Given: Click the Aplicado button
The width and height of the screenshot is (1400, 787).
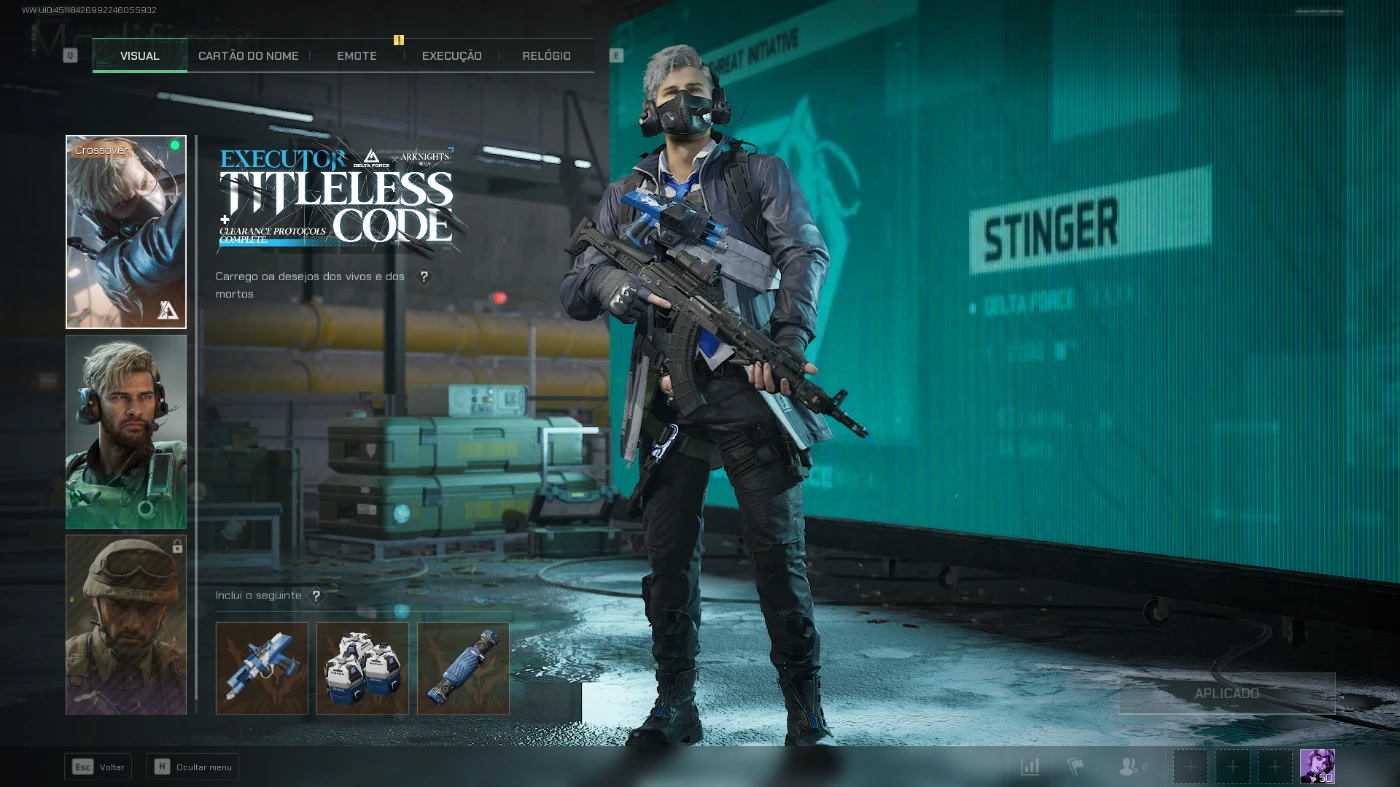Looking at the screenshot, I should point(1226,693).
